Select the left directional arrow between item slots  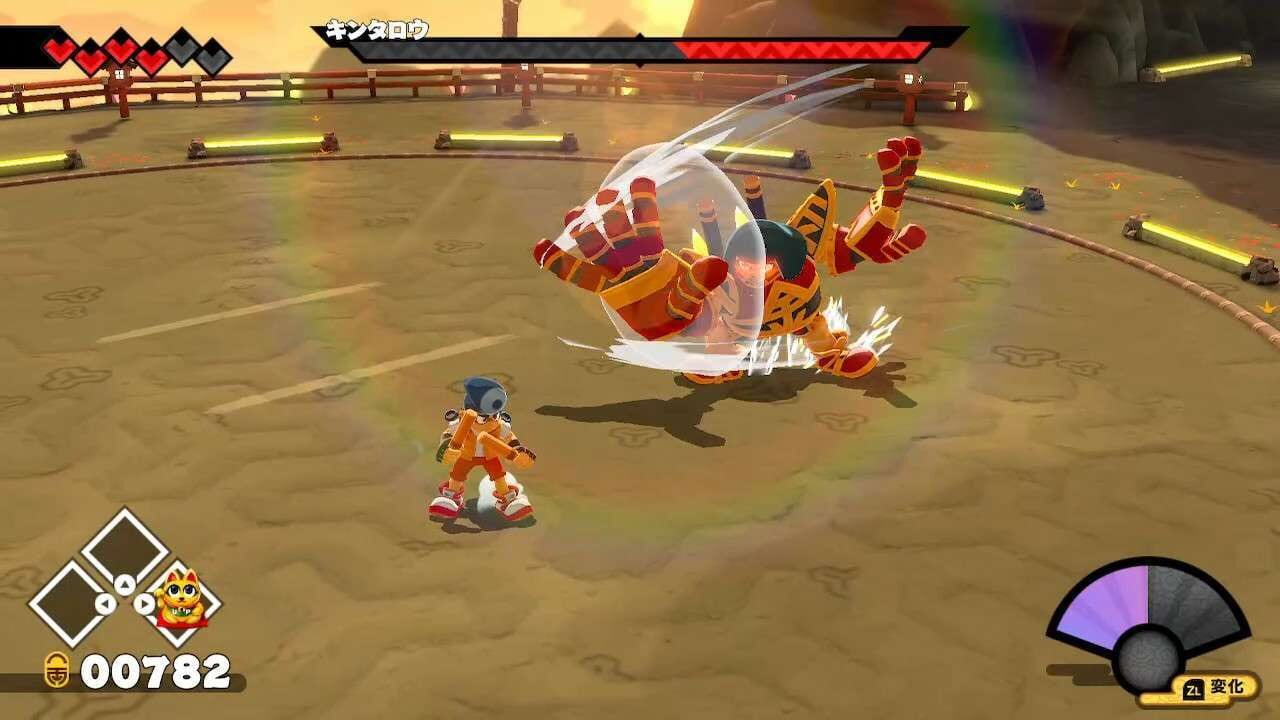click(106, 603)
